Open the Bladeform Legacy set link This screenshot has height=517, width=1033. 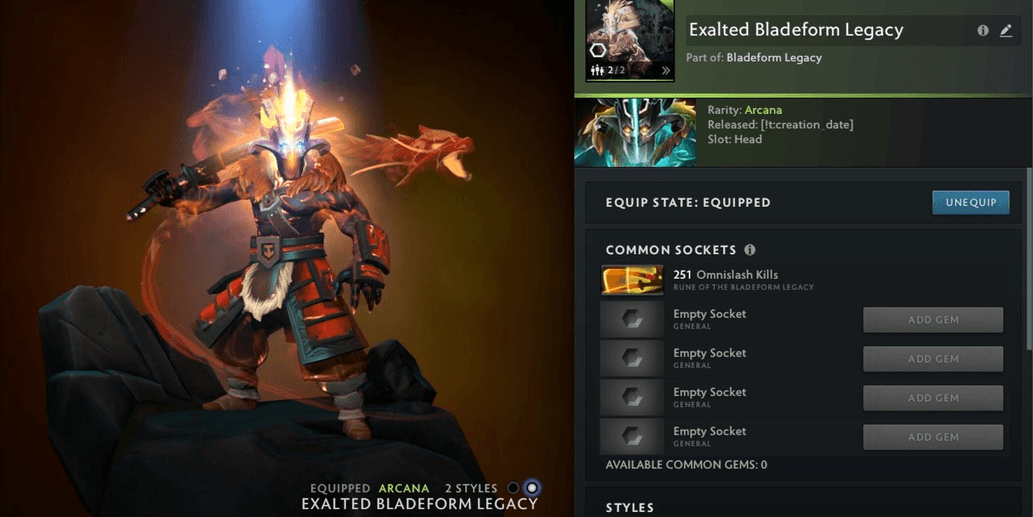(774, 58)
